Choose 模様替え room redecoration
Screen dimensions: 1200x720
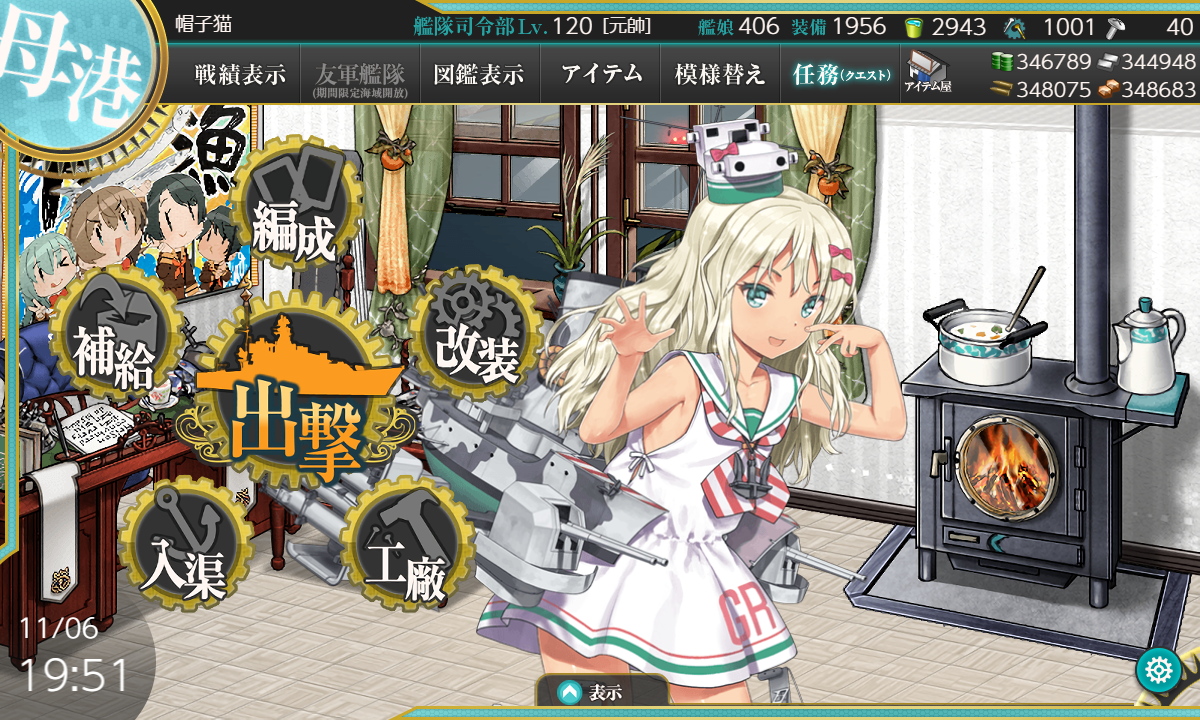pyautogui.click(x=720, y=75)
